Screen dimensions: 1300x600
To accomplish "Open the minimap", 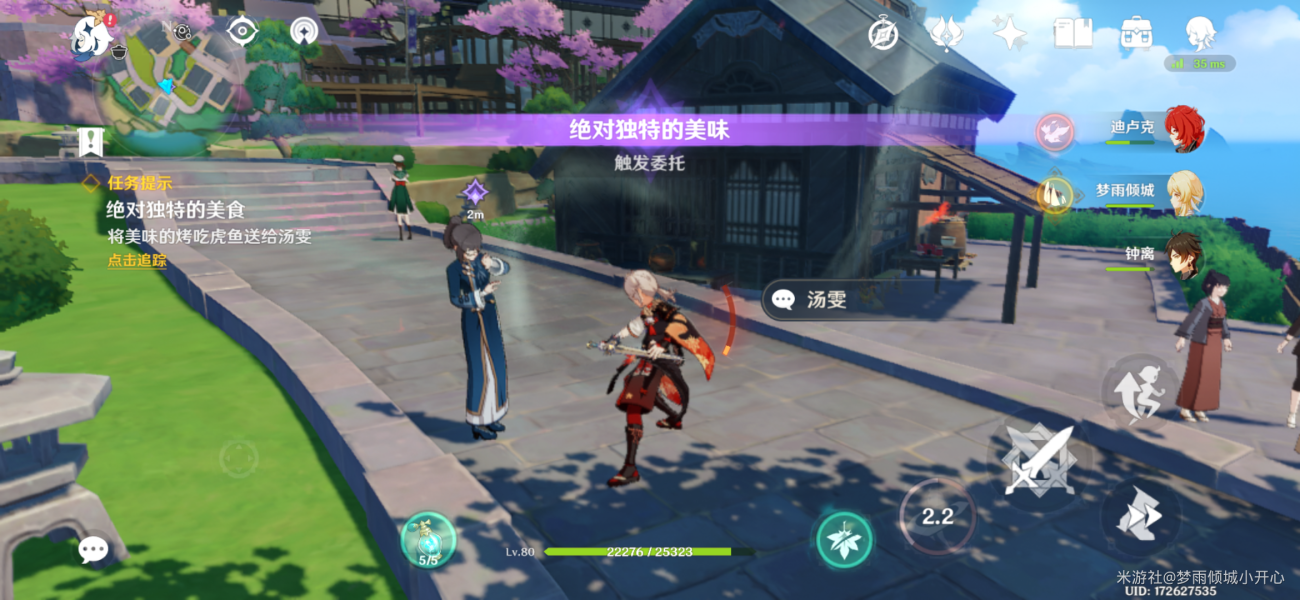I will tap(170, 82).
